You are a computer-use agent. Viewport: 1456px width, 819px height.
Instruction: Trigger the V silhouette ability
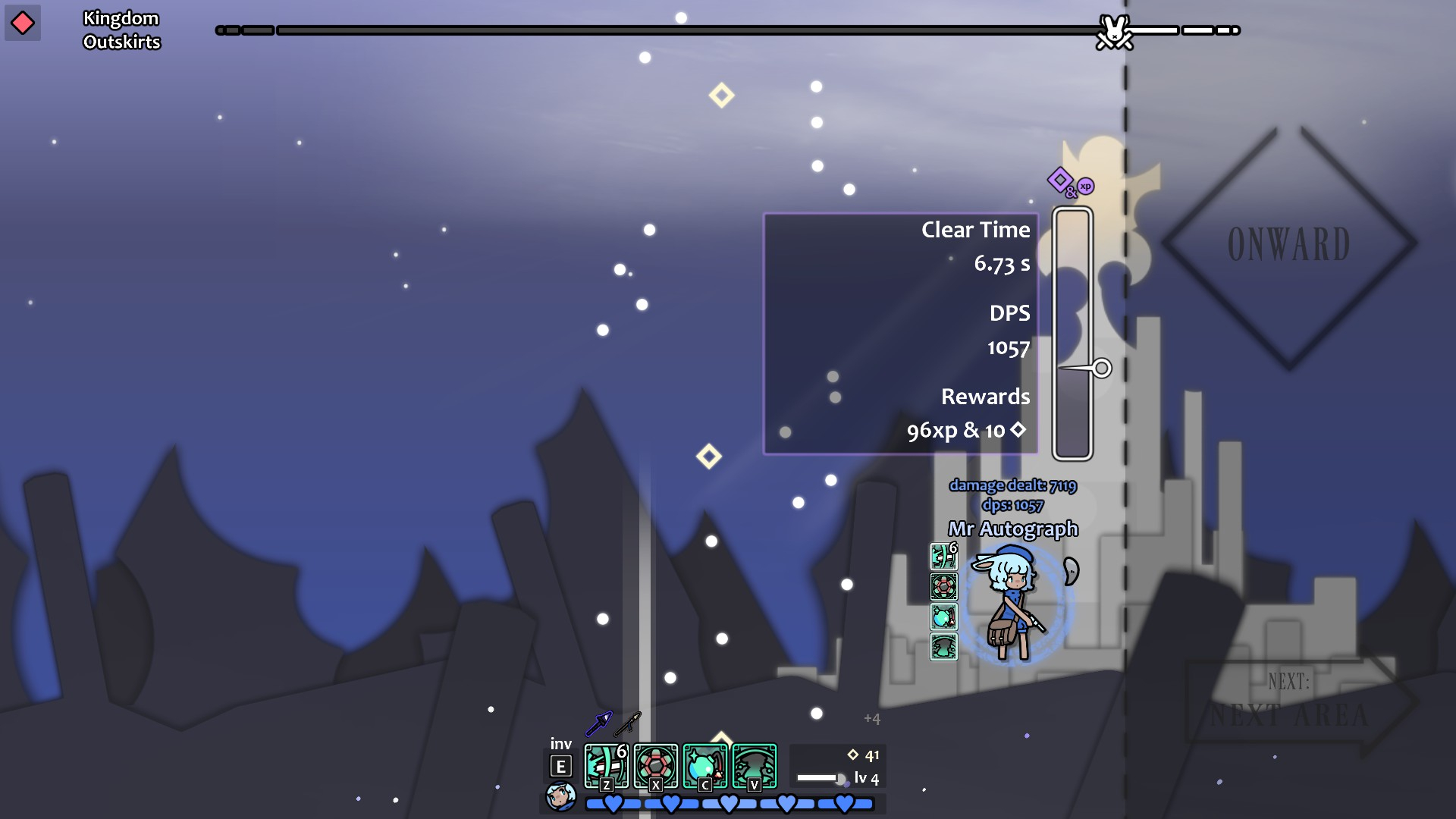(x=754, y=766)
